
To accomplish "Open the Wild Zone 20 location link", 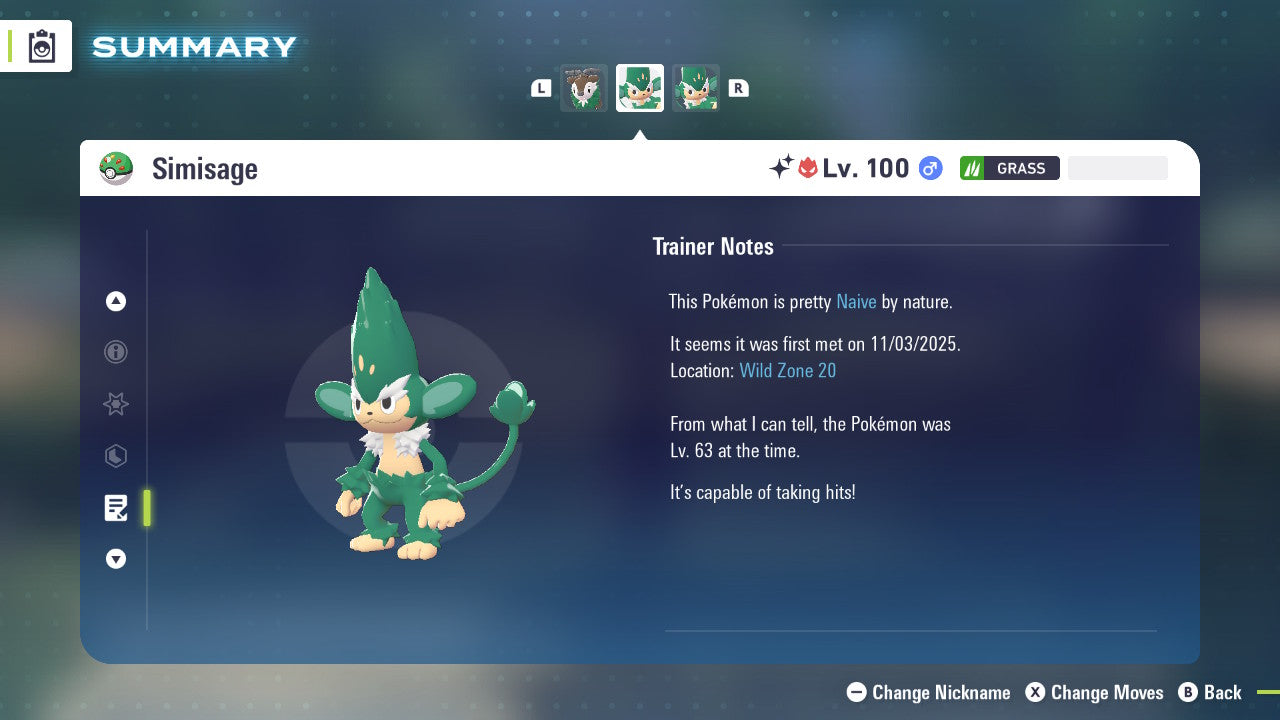I will [x=788, y=370].
